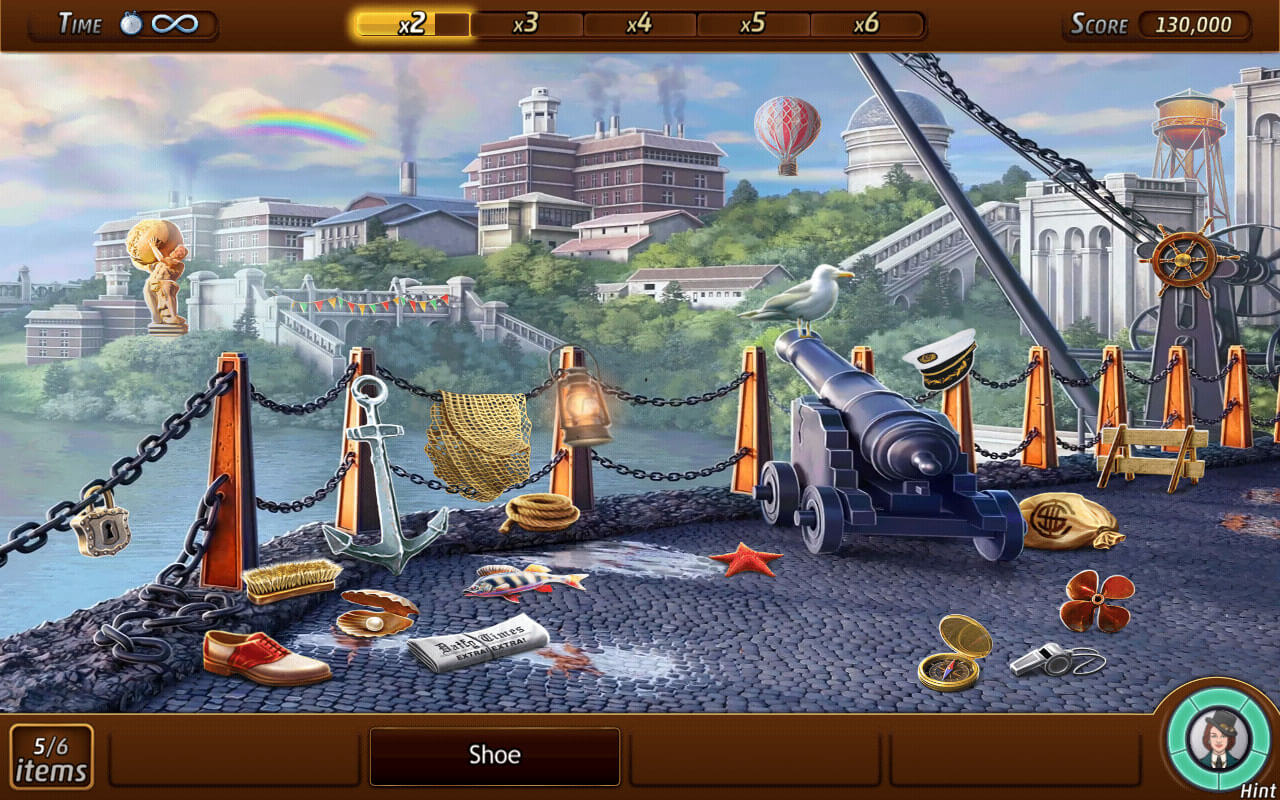Click the 5/6 items counter
The height and width of the screenshot is (800, 1280).
pyautogui.click(x=52, y=758)
